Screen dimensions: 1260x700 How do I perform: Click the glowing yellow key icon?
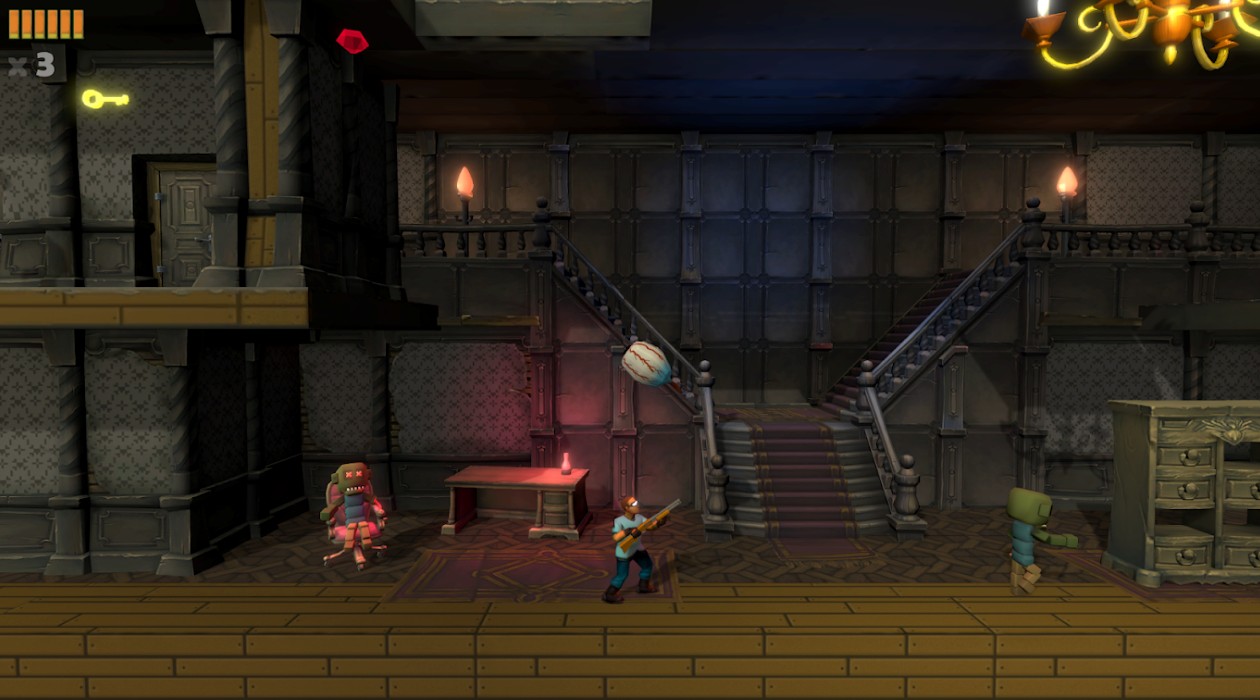(104, 98)
